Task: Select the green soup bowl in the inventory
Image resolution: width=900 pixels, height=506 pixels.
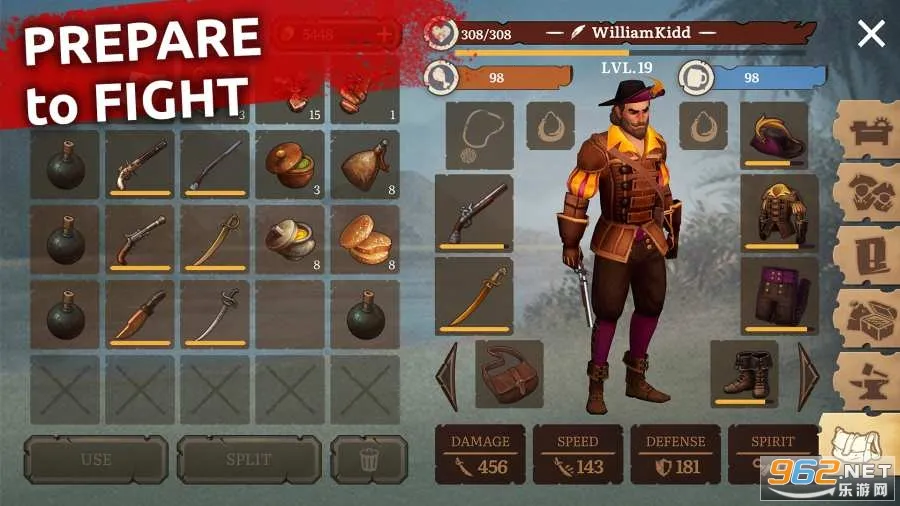Action: 290,163
